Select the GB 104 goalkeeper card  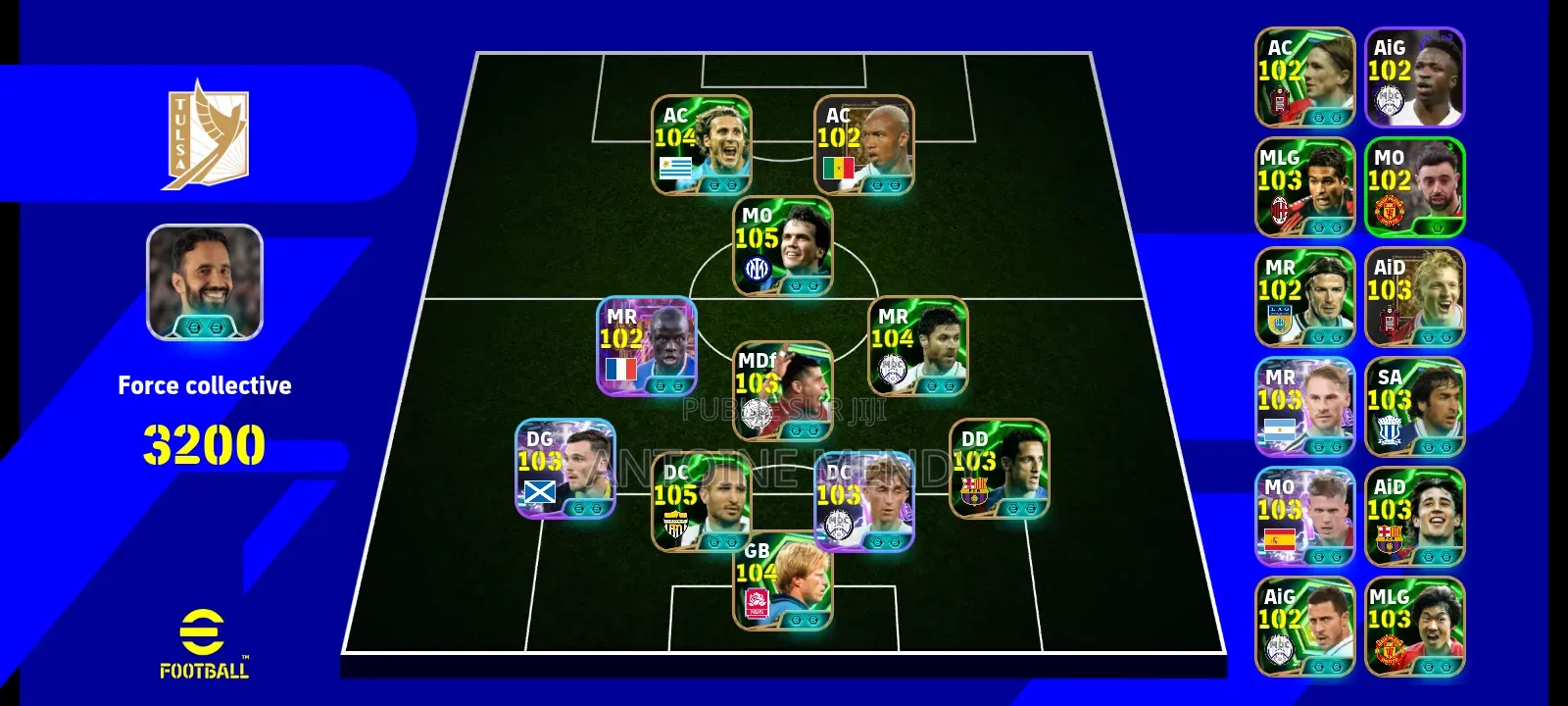pos(783,580)
